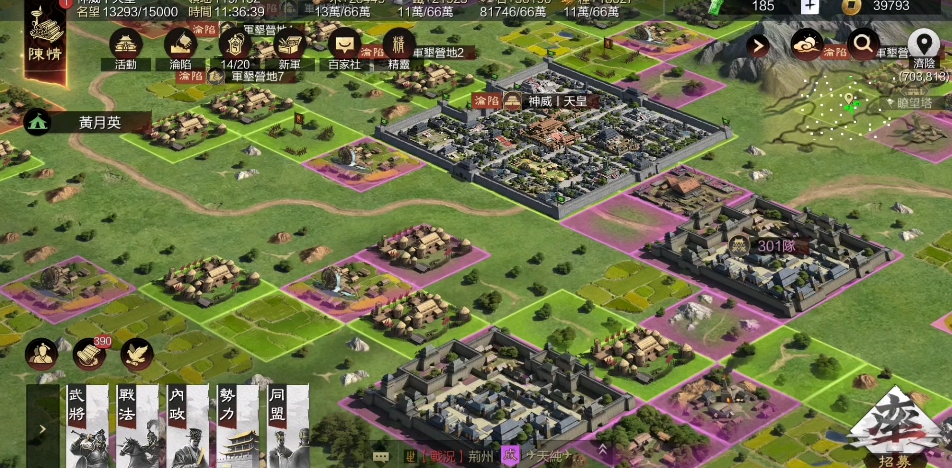Open the 精靈 spirit helper icon
This screenshot has height=468, width=952.
pos(399,48)
